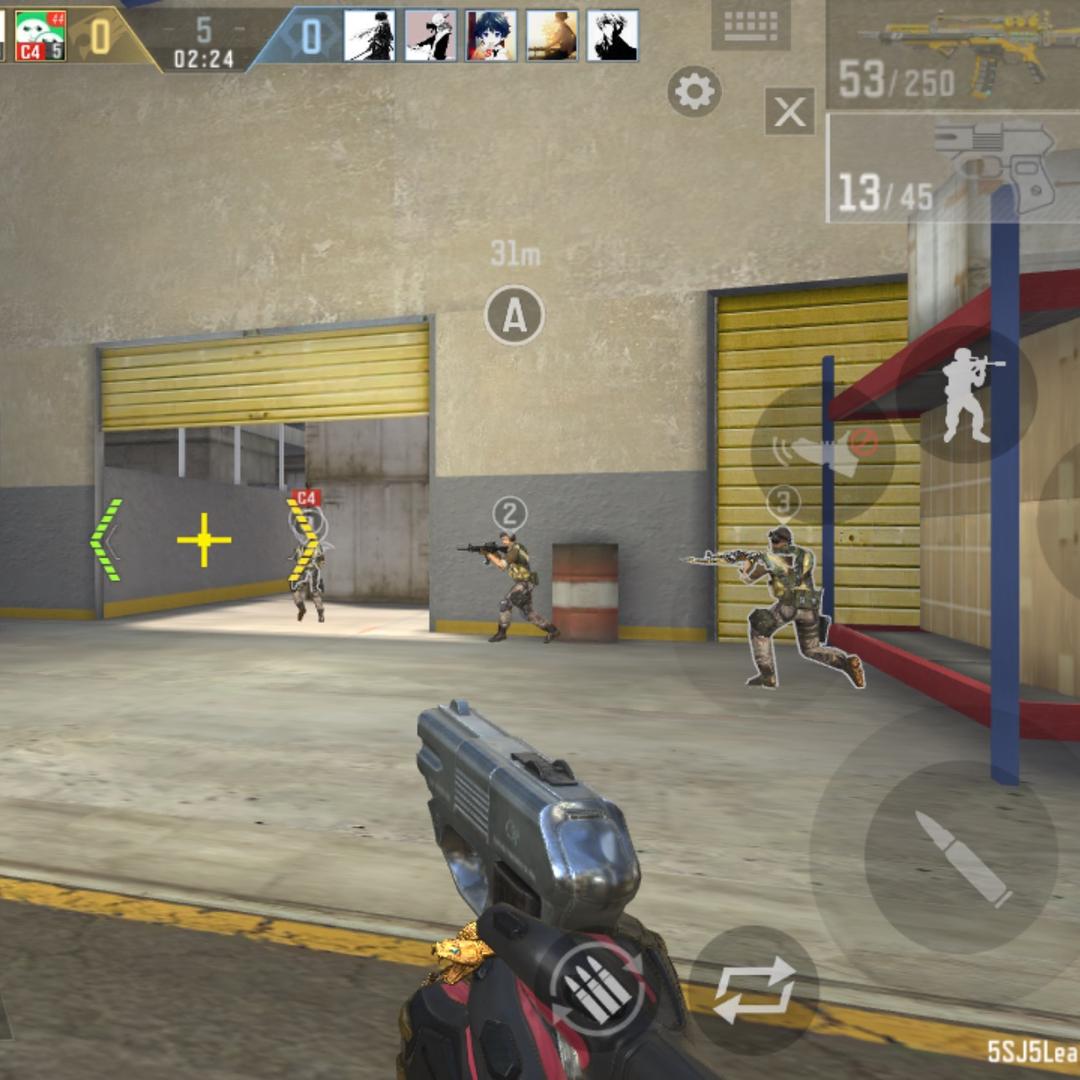Image resolution: width=1080 pixels, height=1080 pixels.
Task: Tap the keyboard chat icon
Action: coord(750,25)
